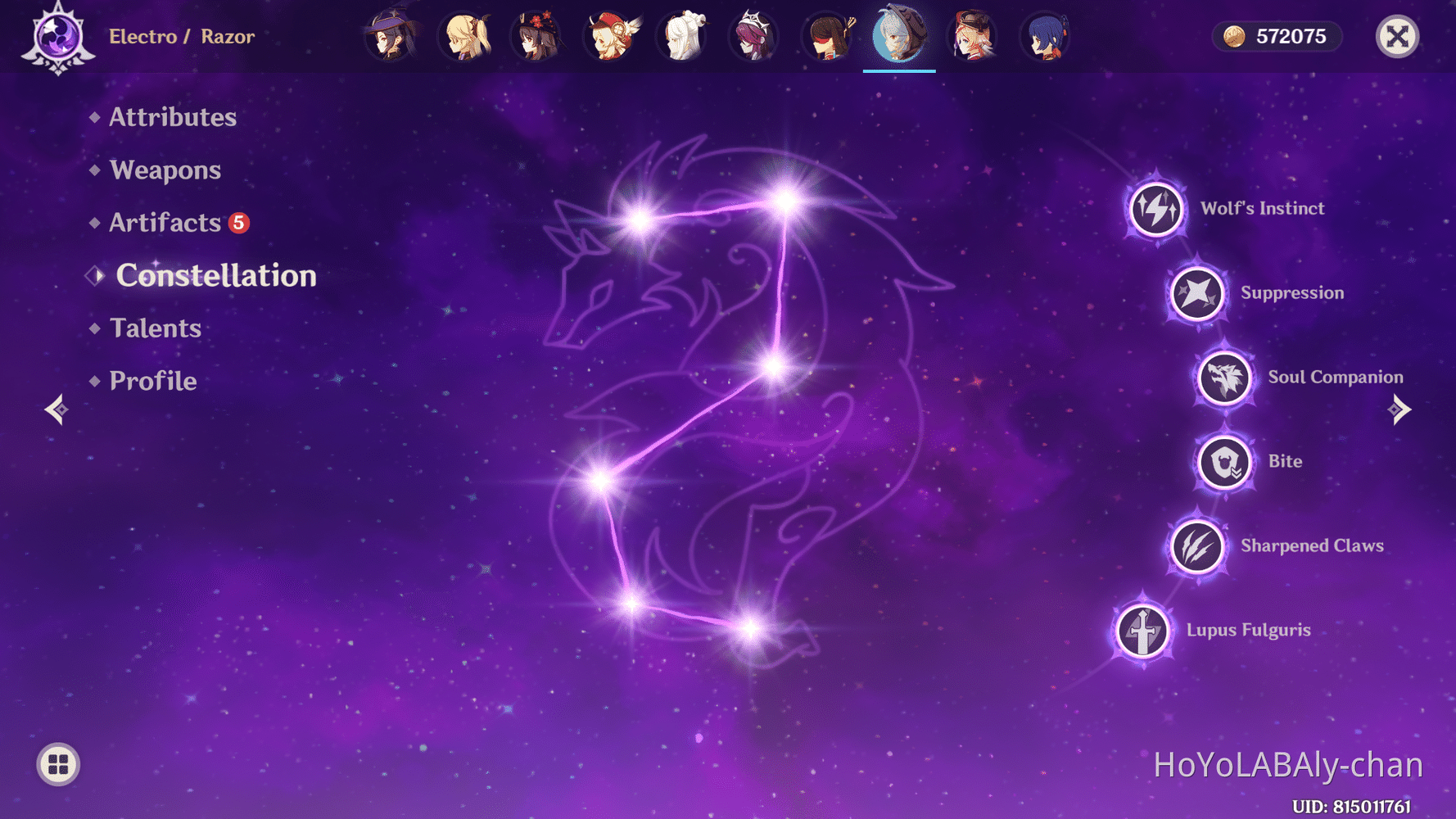1456x819 pixels.
Task: Open the Soul Companion constellation node
Action: click(1223, 378)
